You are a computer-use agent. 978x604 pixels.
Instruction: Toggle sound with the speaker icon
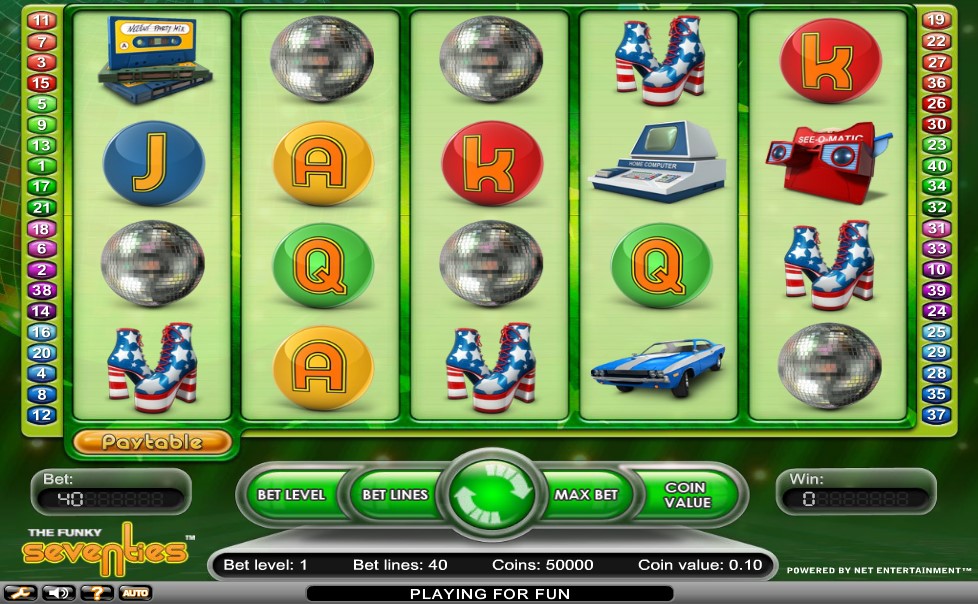point(57,593)
